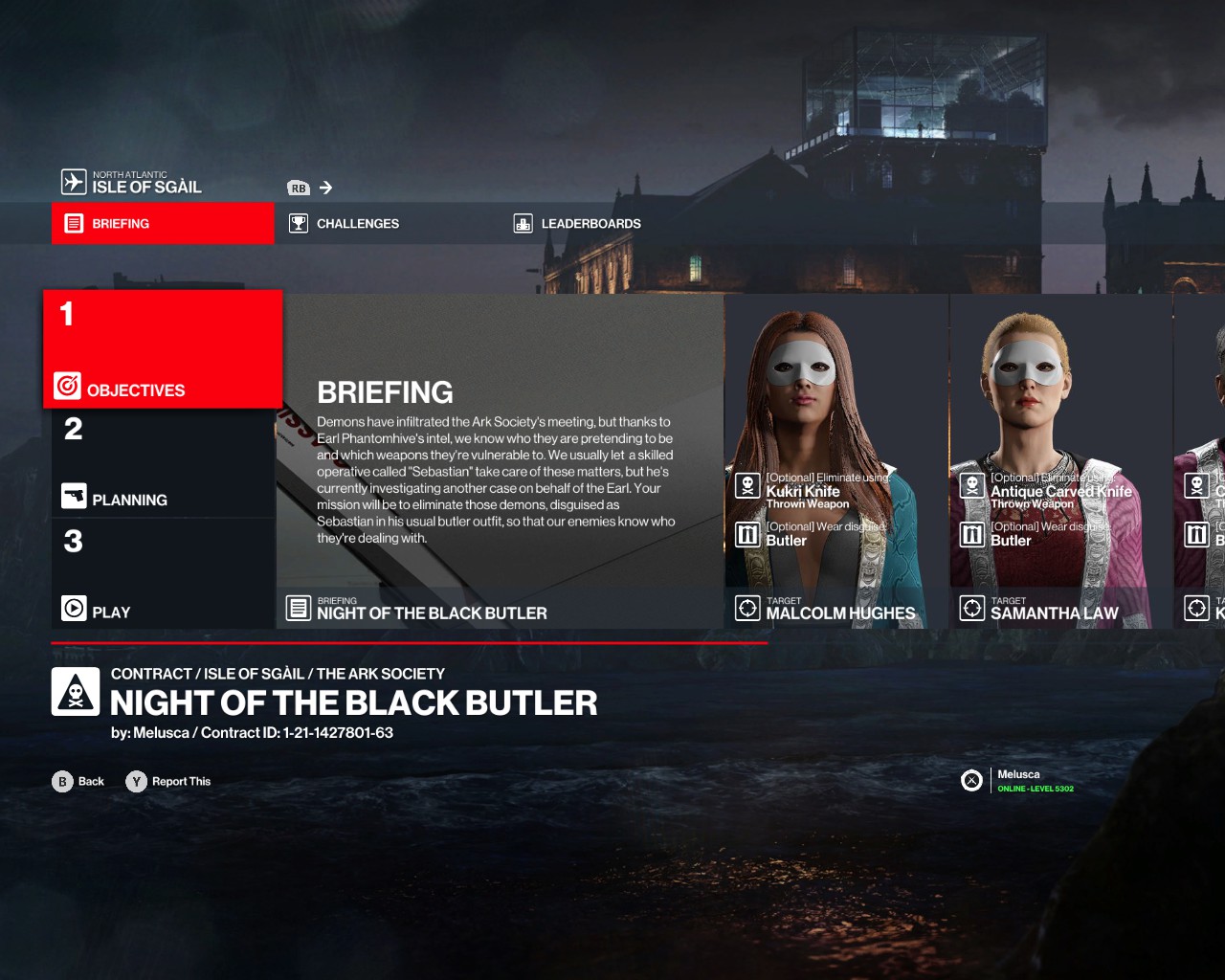The width and height of the screenshot is (1225, 980).
Task: Click the Back option
Action: click(x=78, y=781)
